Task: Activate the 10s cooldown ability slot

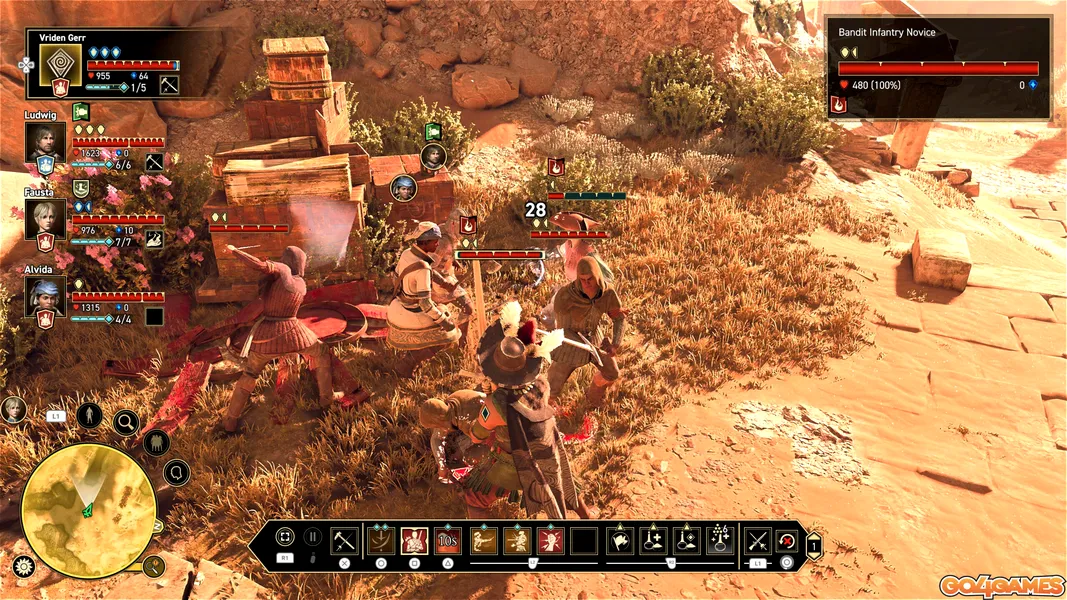Action: click(447, 541)
